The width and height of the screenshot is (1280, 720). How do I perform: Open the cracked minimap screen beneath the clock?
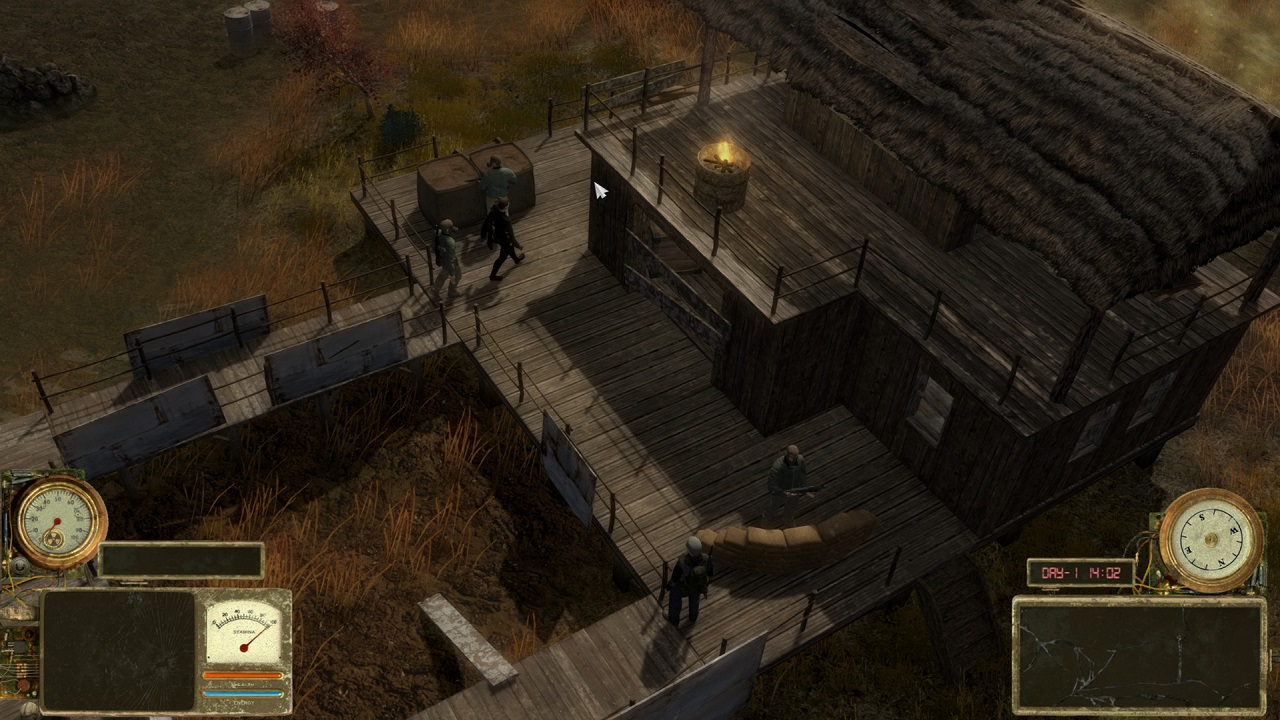pyautogui.click(x=1139, y=654)
